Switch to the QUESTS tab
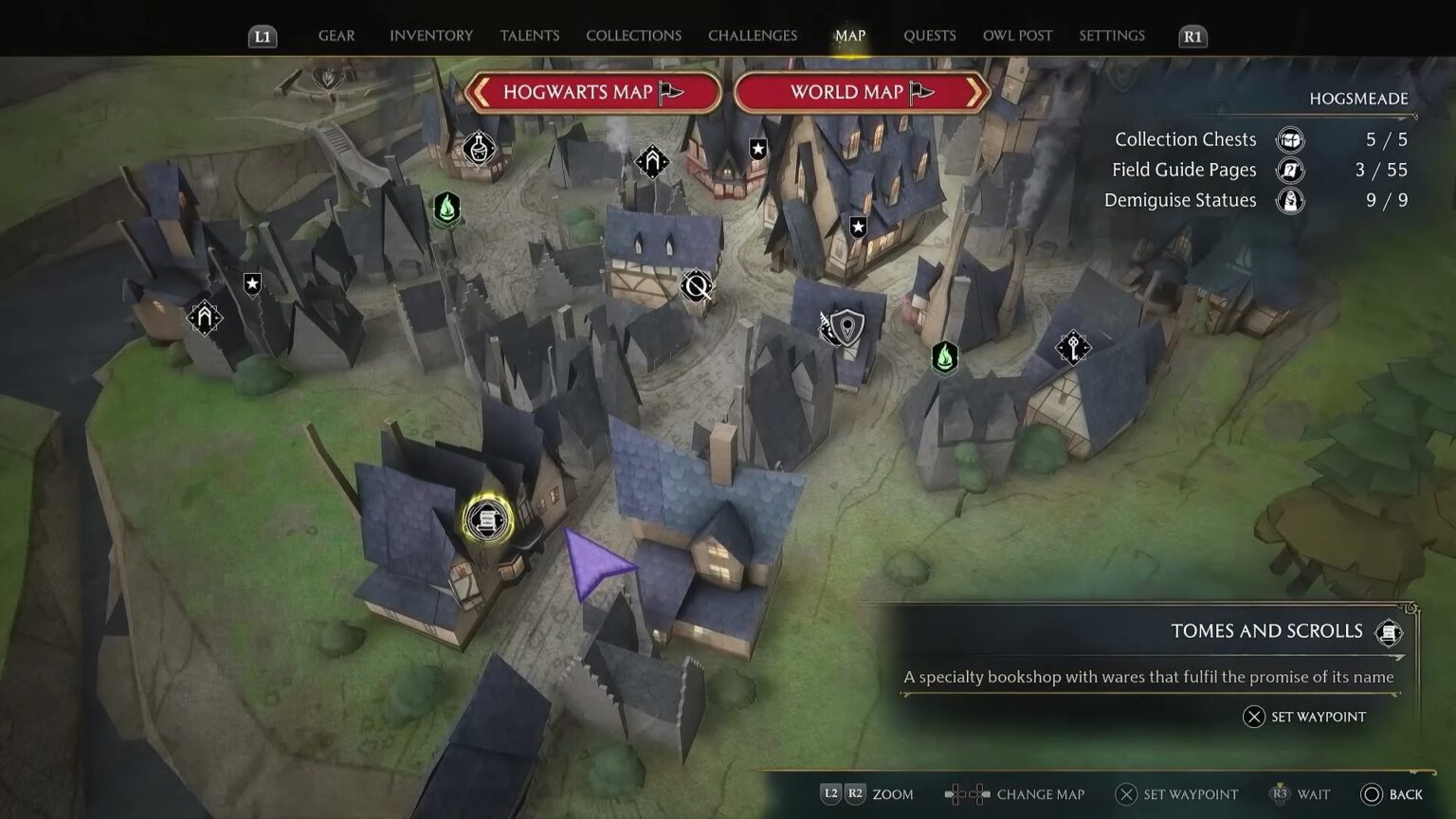The image size is (1456, 819). pyautogui.click(x=930, y=35)
